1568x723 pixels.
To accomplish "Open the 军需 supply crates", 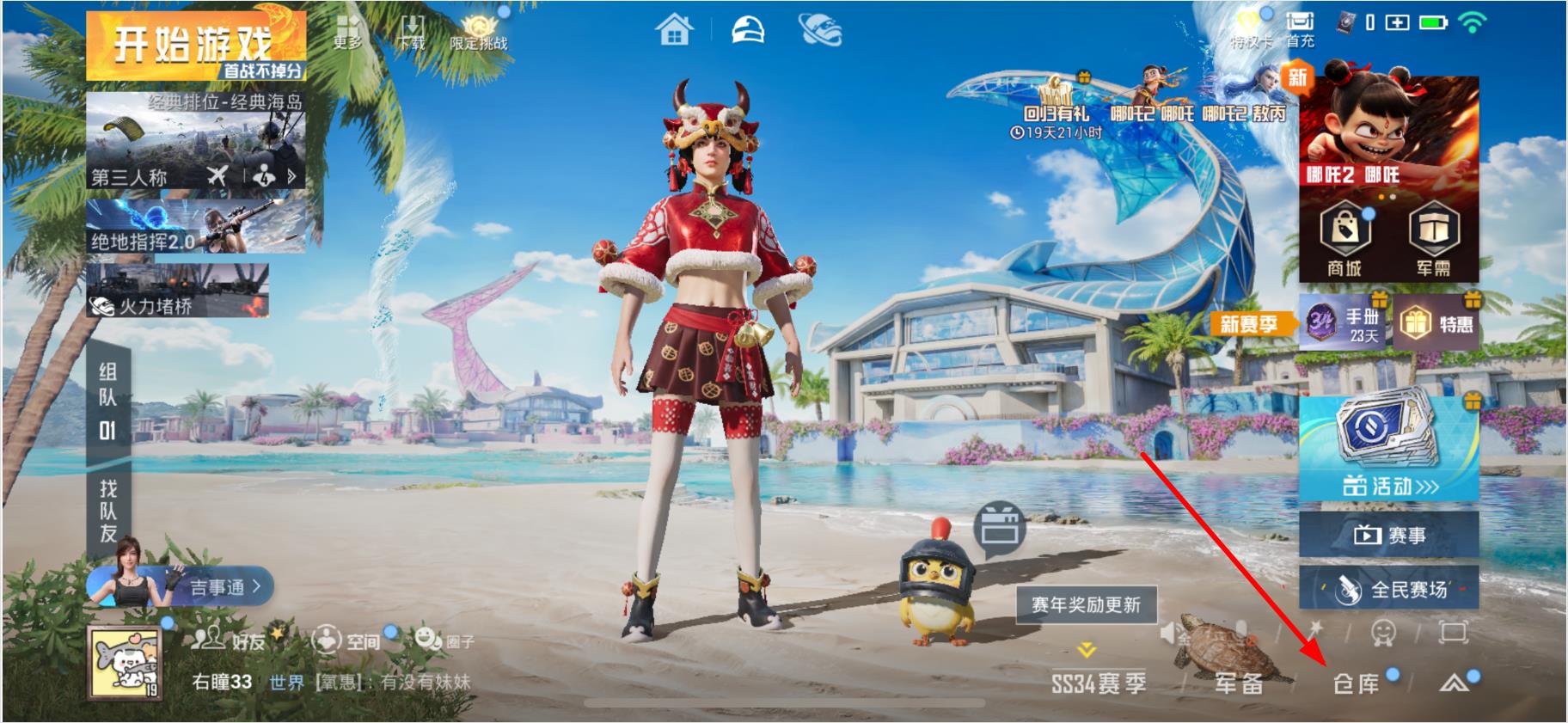I will point(1432,241).
